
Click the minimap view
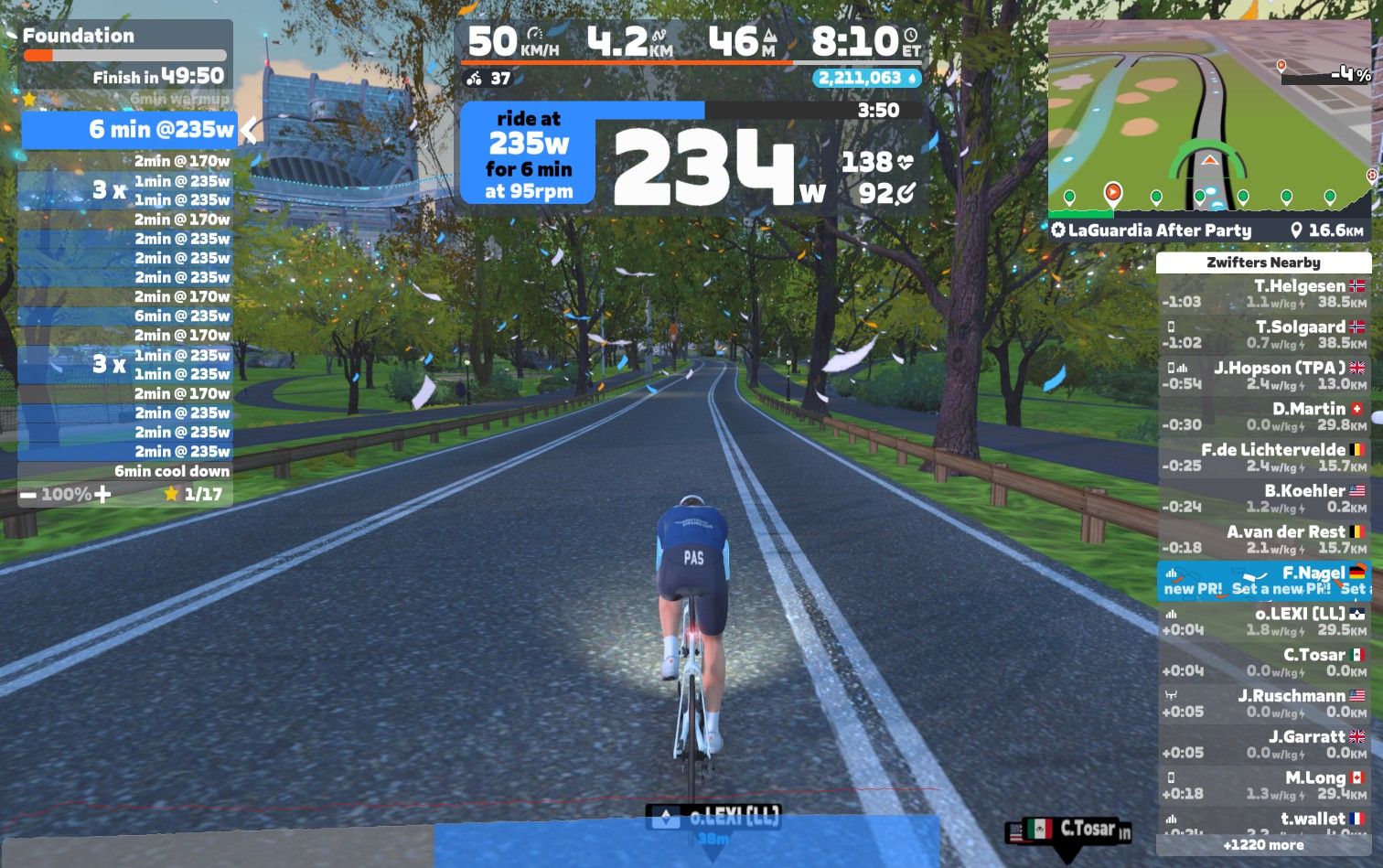[x=1209, y=119]
